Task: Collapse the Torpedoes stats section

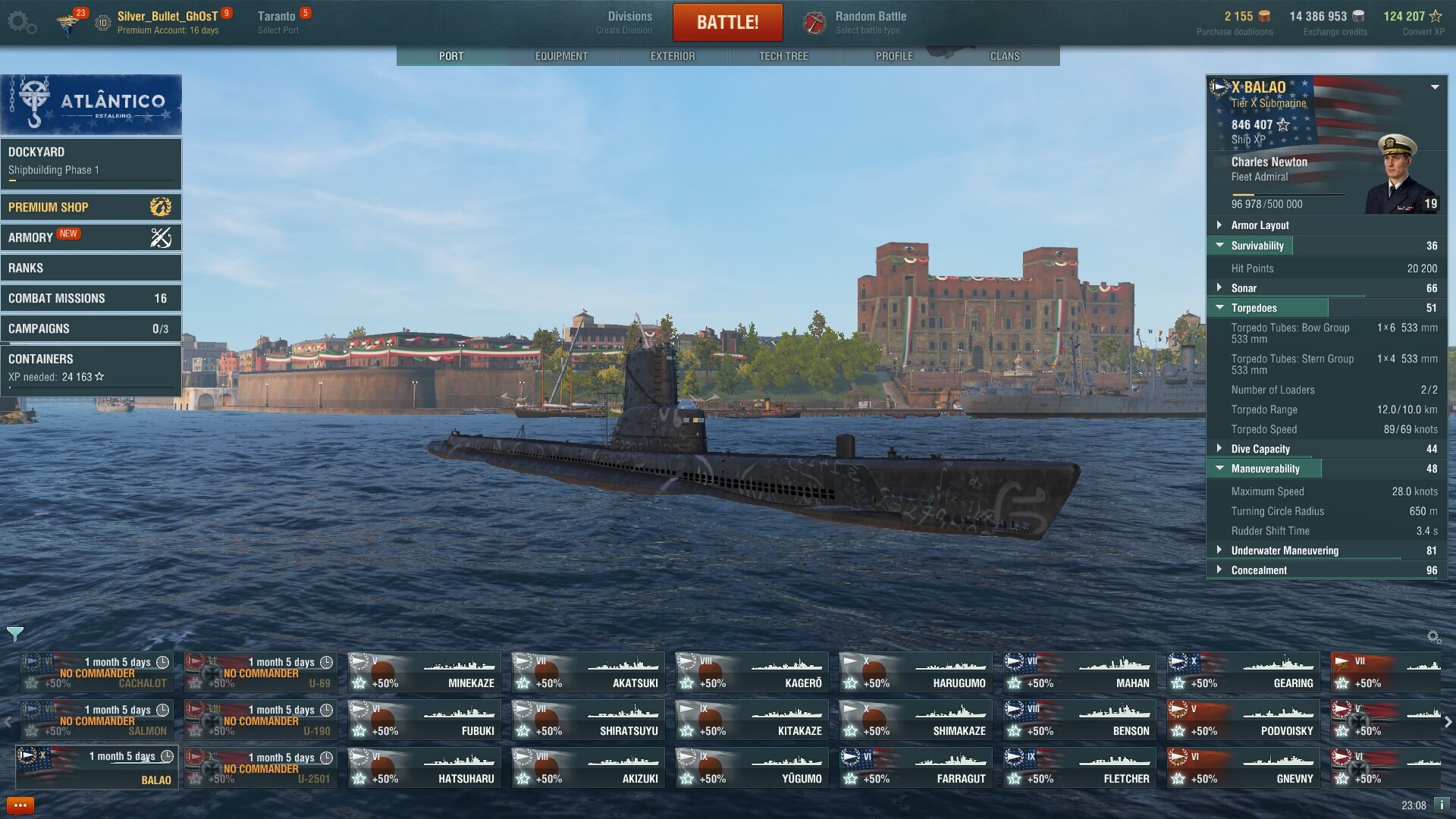Action: click(1254, 308)
